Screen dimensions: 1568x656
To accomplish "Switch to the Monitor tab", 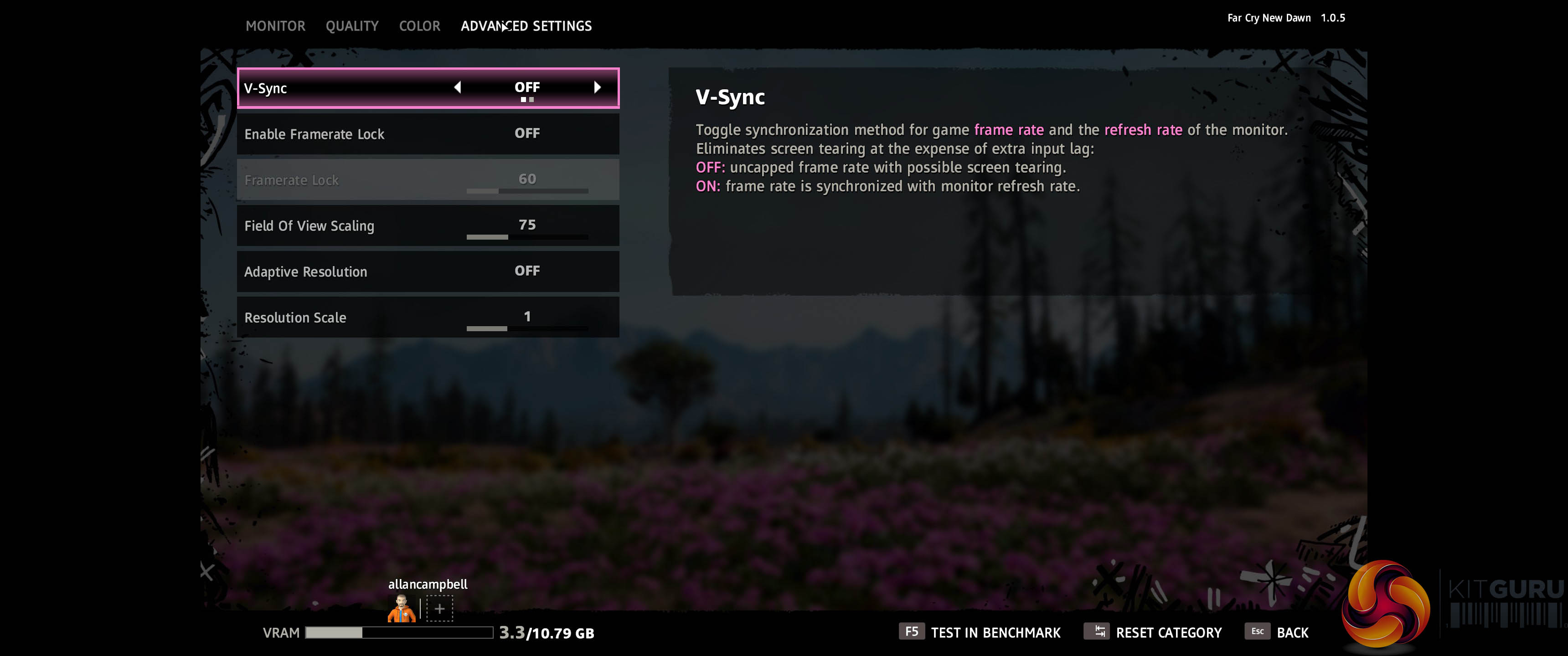I will 275,26.
